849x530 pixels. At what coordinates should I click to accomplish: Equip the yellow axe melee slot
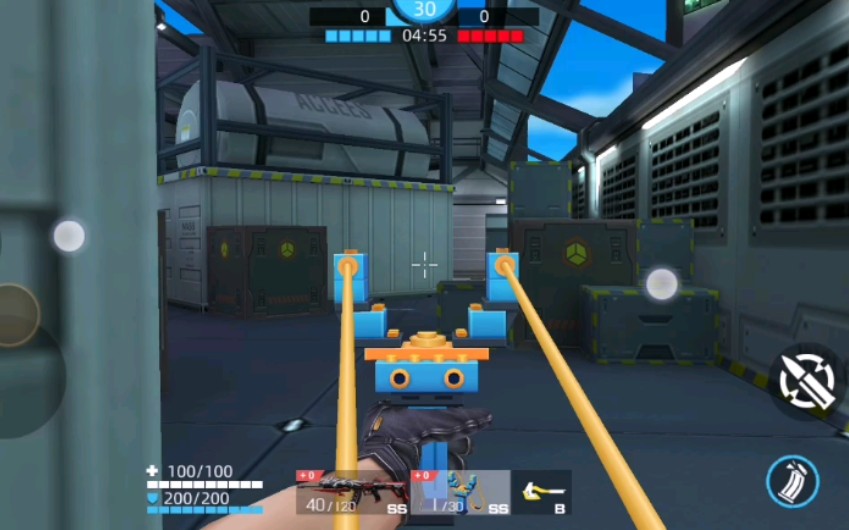(x=543, y=491)
